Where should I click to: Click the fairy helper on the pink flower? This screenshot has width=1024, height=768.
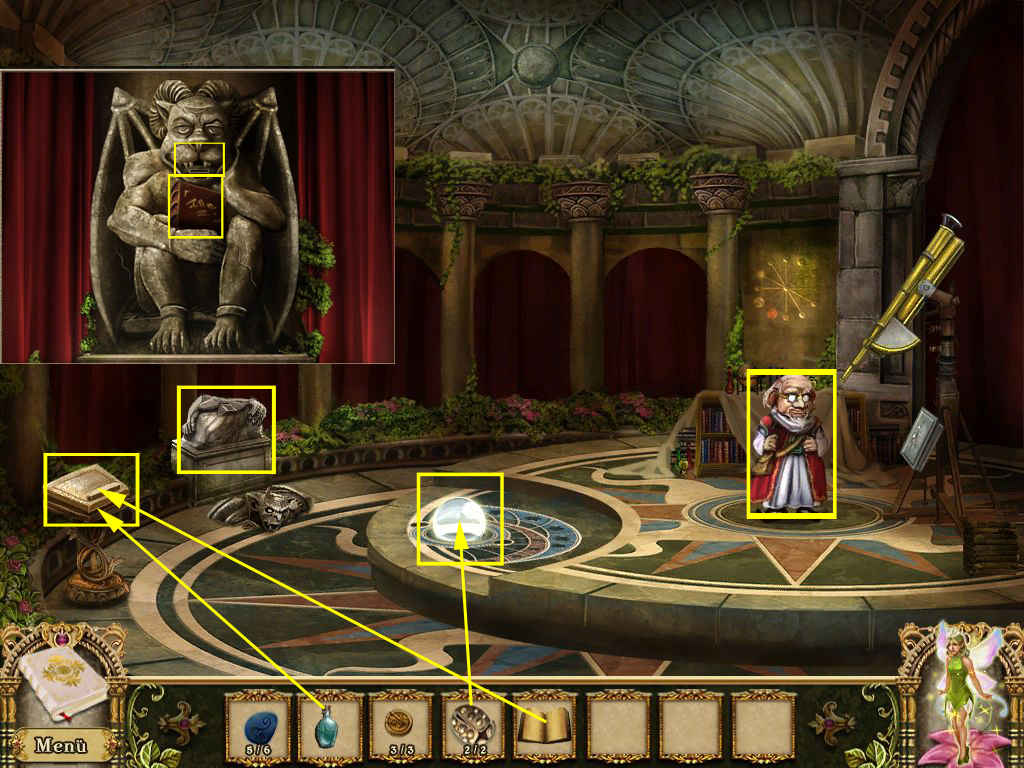[962, 692]
